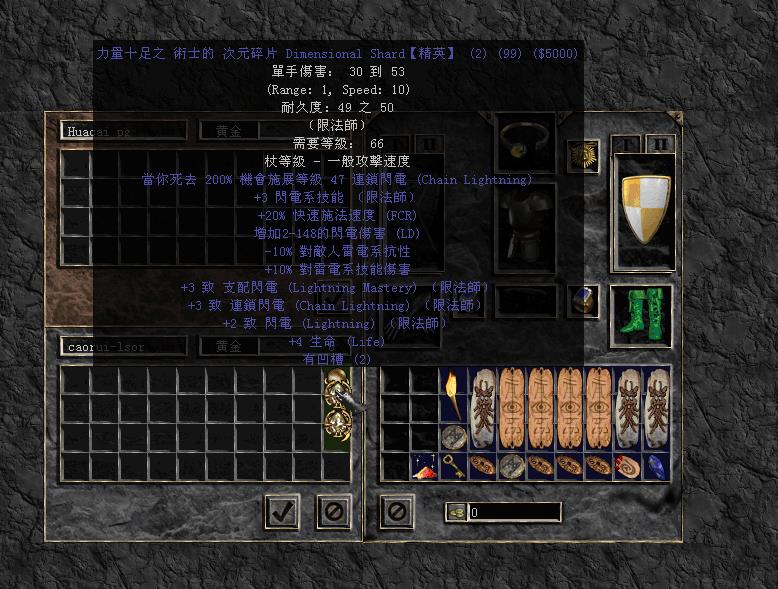Open the gold coins withdraw button
778x589 pixels.
click(455, 512)
